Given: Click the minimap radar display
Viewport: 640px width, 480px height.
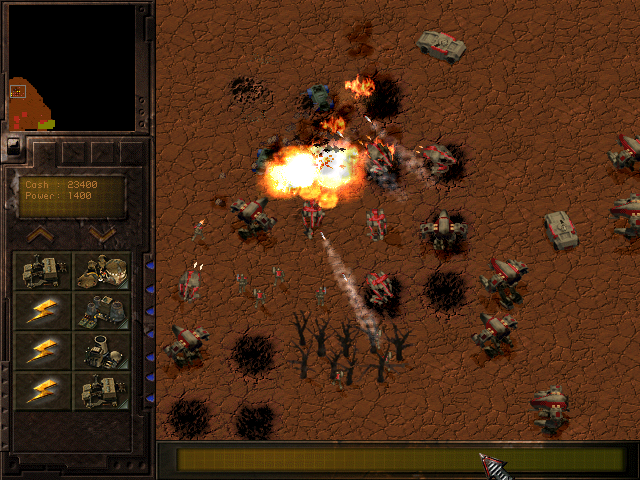Looking at the screenshot, I should pyautogui.click(x=71, y=67).
